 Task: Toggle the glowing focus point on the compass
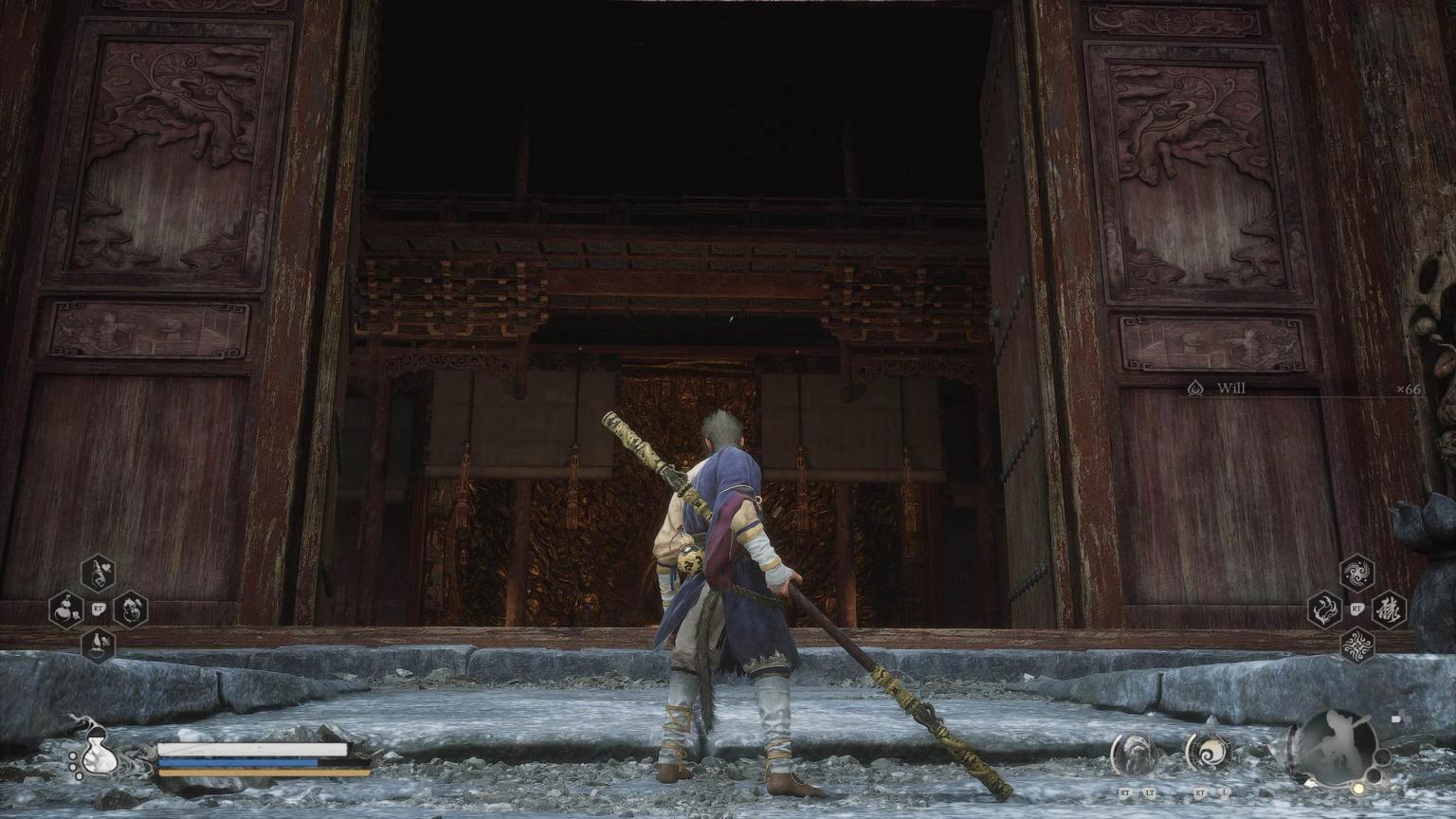[1357, 789]
